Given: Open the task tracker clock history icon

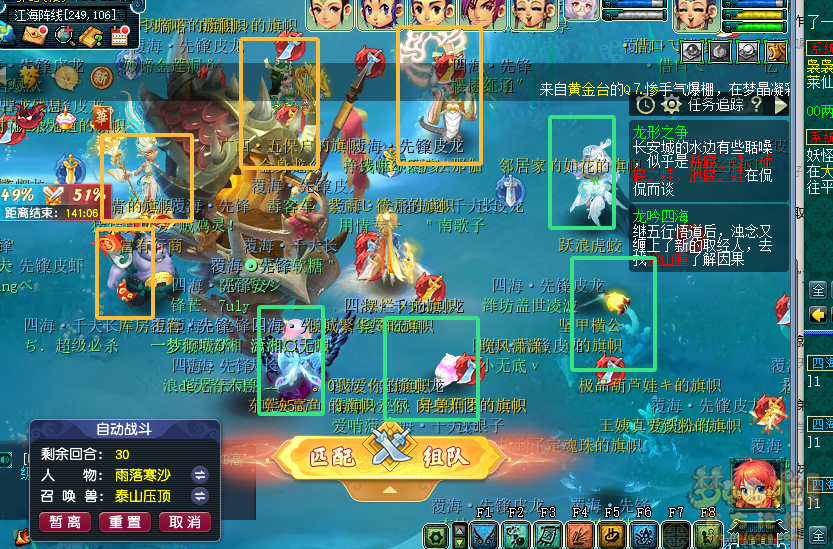Looking at the screenshot, I should coord(646,104).
